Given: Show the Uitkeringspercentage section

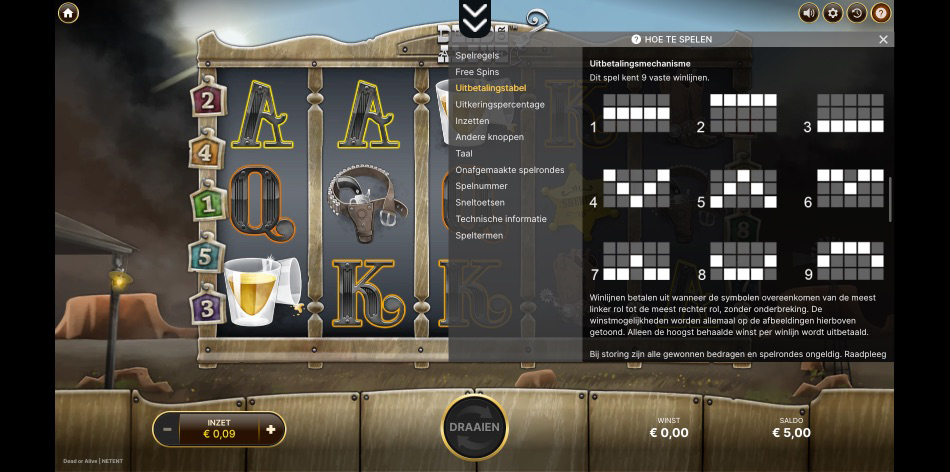Looking at the screenshot, I should tap(500, 104).
